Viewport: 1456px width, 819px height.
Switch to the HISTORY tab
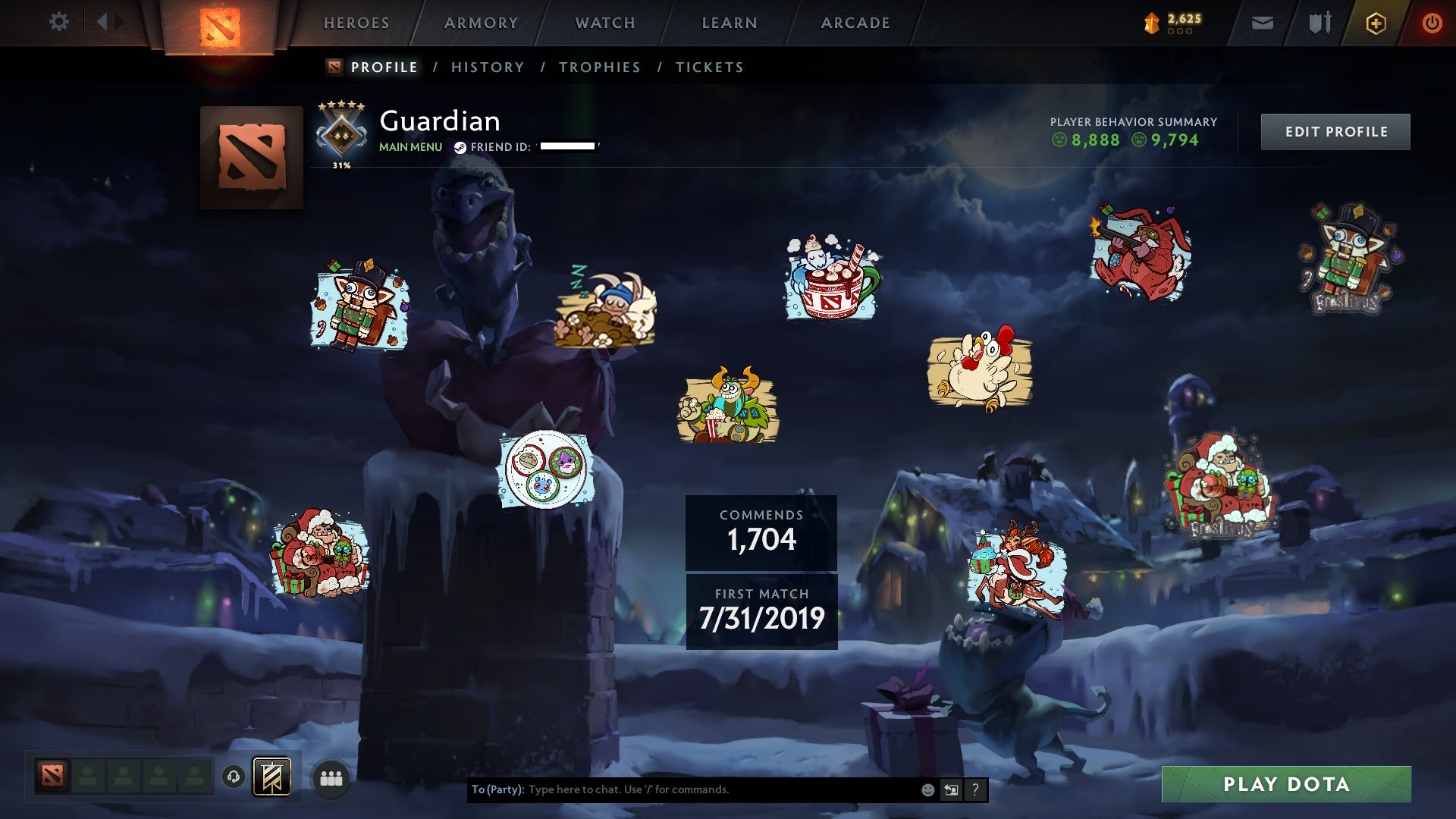point(488,67)
